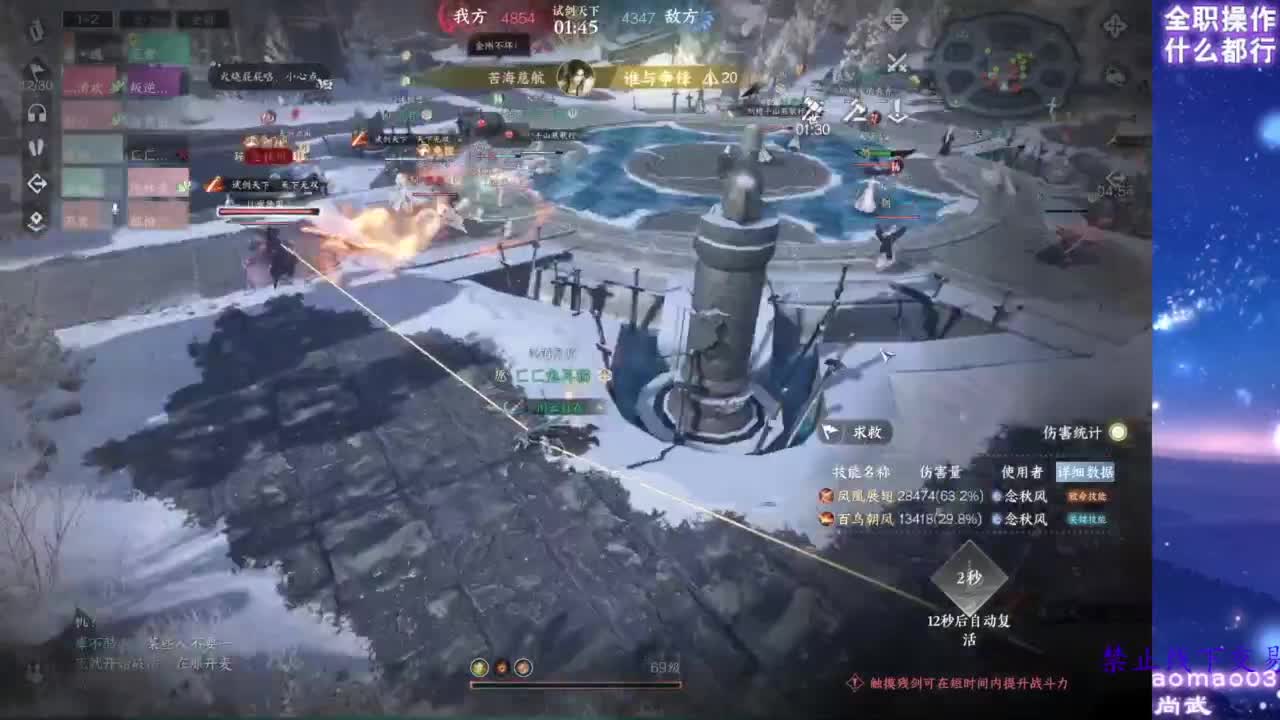Click the location marker icon at sidebar bottom

coord(36,216)
